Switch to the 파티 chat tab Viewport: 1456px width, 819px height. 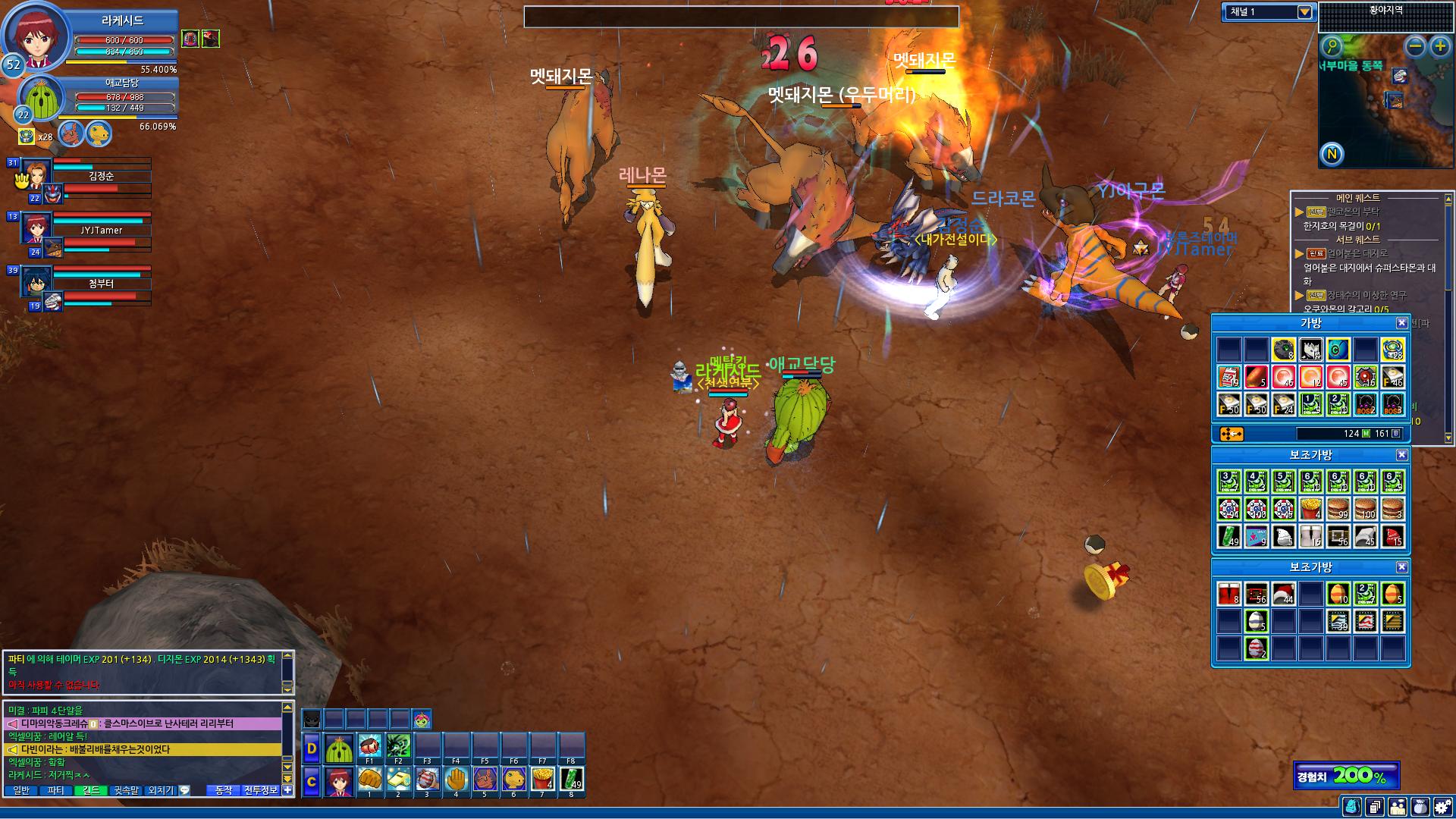point(55,790)
